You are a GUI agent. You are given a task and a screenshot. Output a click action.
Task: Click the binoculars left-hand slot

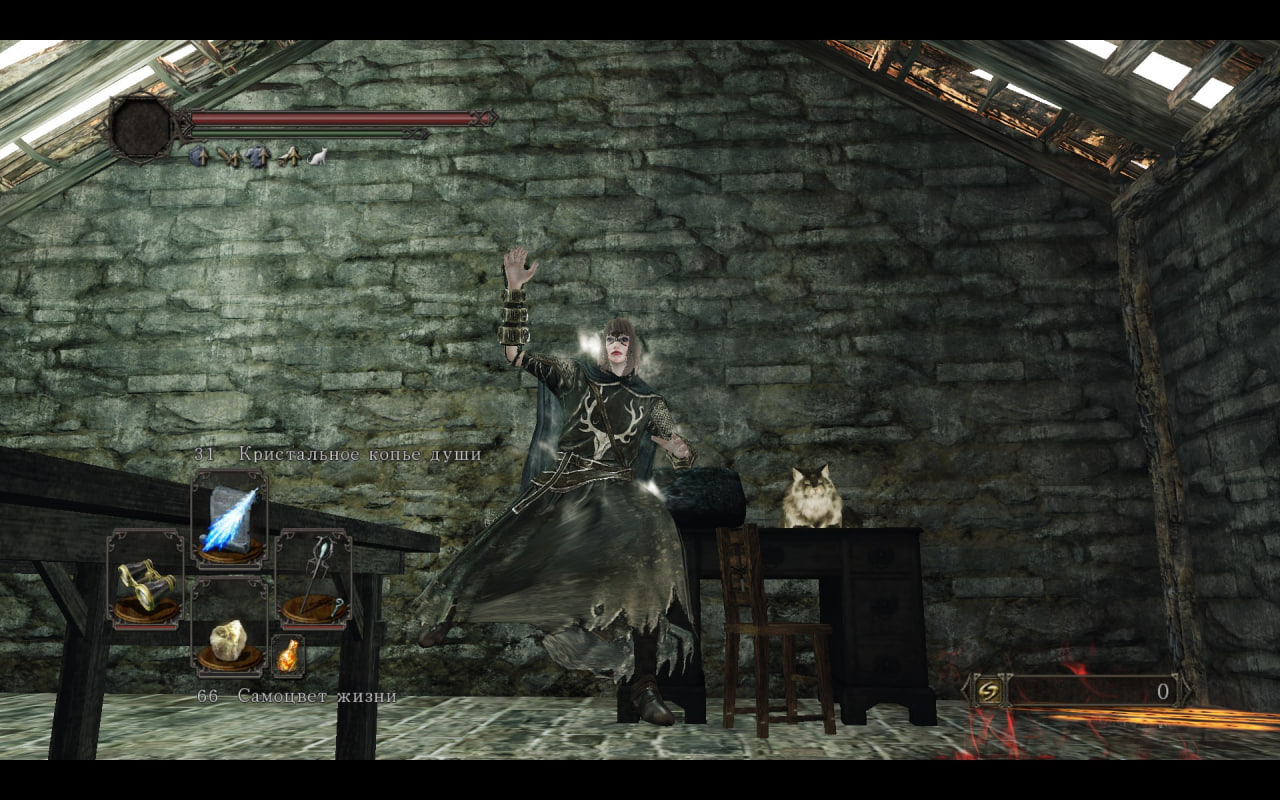[x=145, y=582]
